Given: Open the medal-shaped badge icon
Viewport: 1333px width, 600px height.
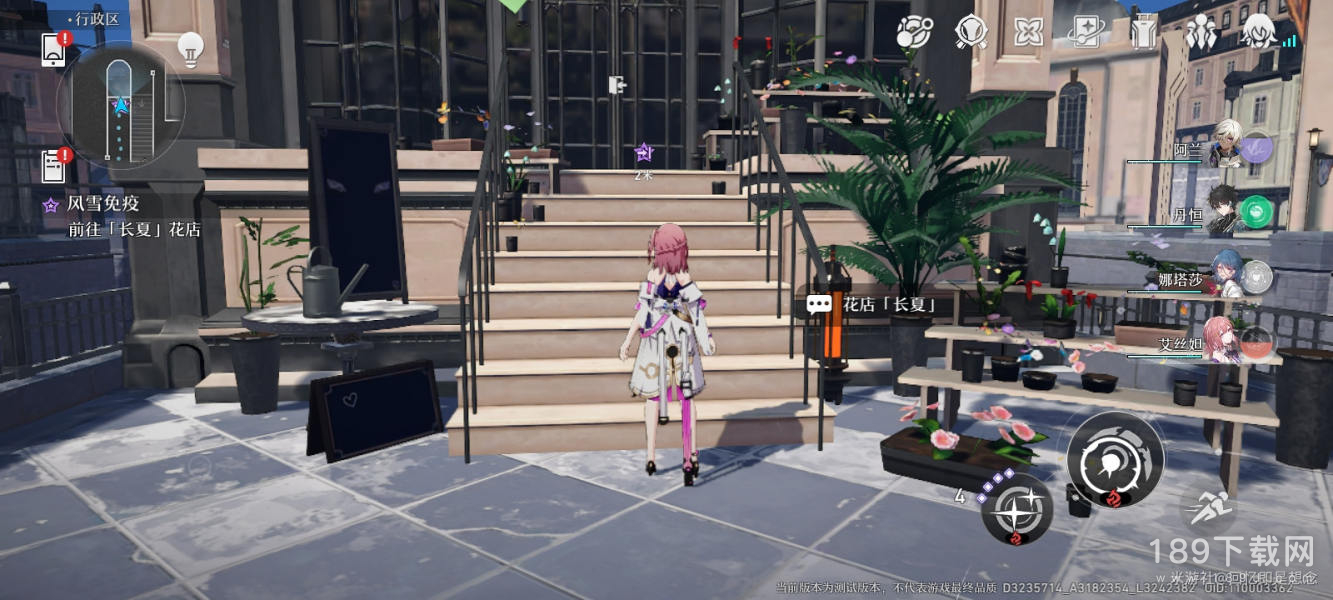Looking at the screenshot, I should 971,33.
